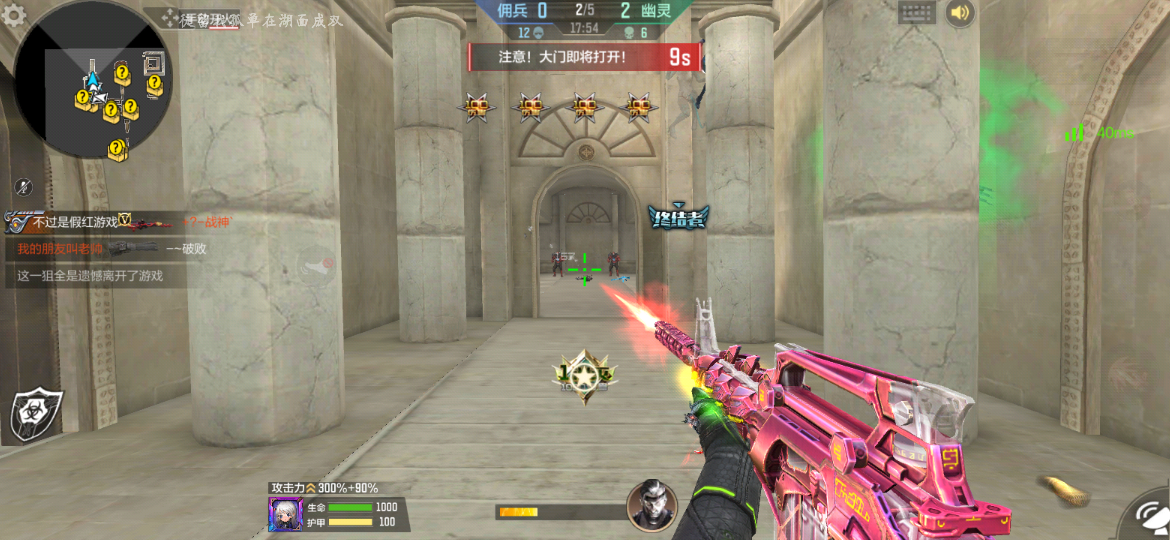Toggle the muted microphone icon

(x=25, y=186)
